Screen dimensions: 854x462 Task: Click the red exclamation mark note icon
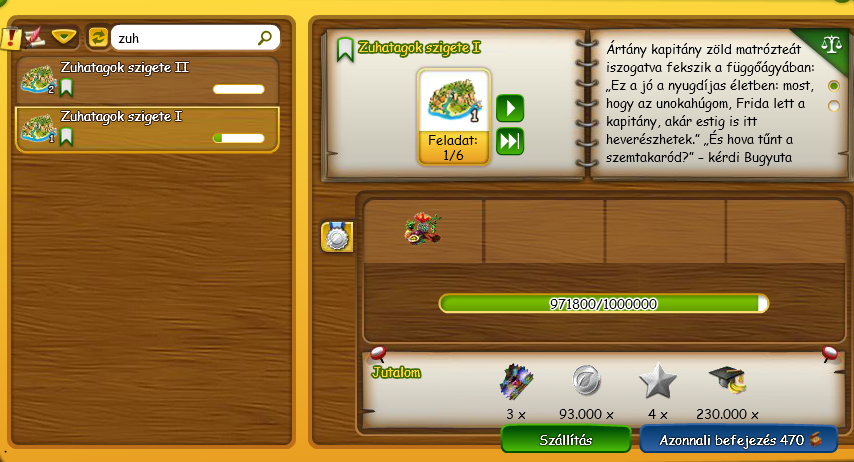(x=10, y=39)
